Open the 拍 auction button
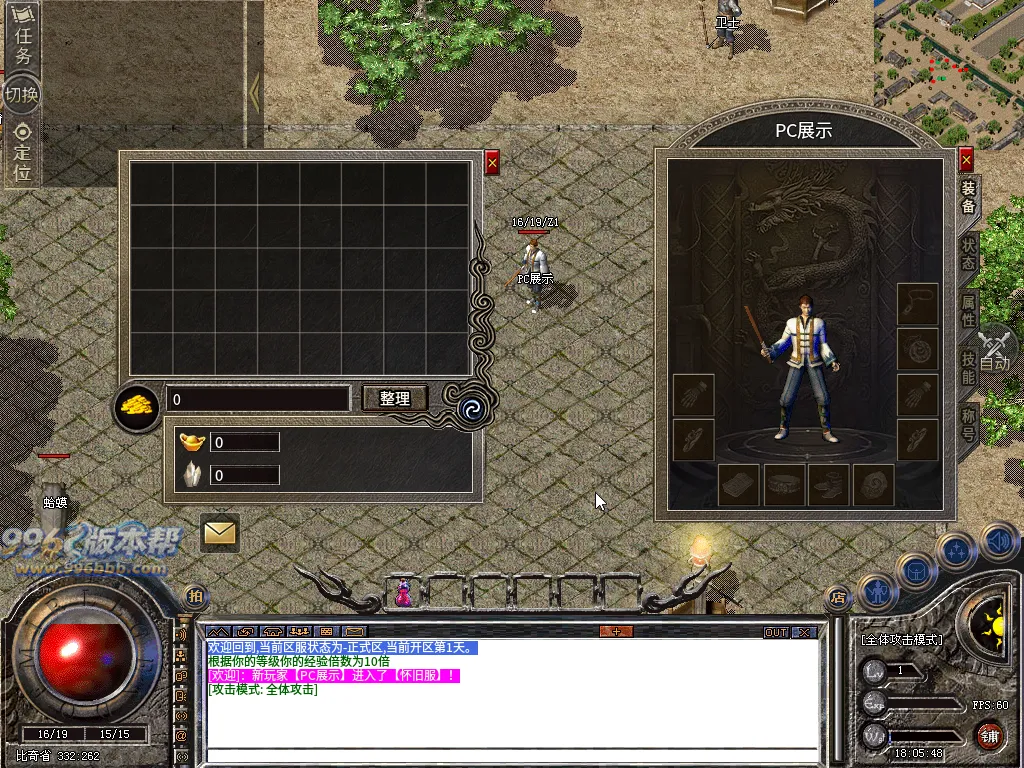 point(195,597)
